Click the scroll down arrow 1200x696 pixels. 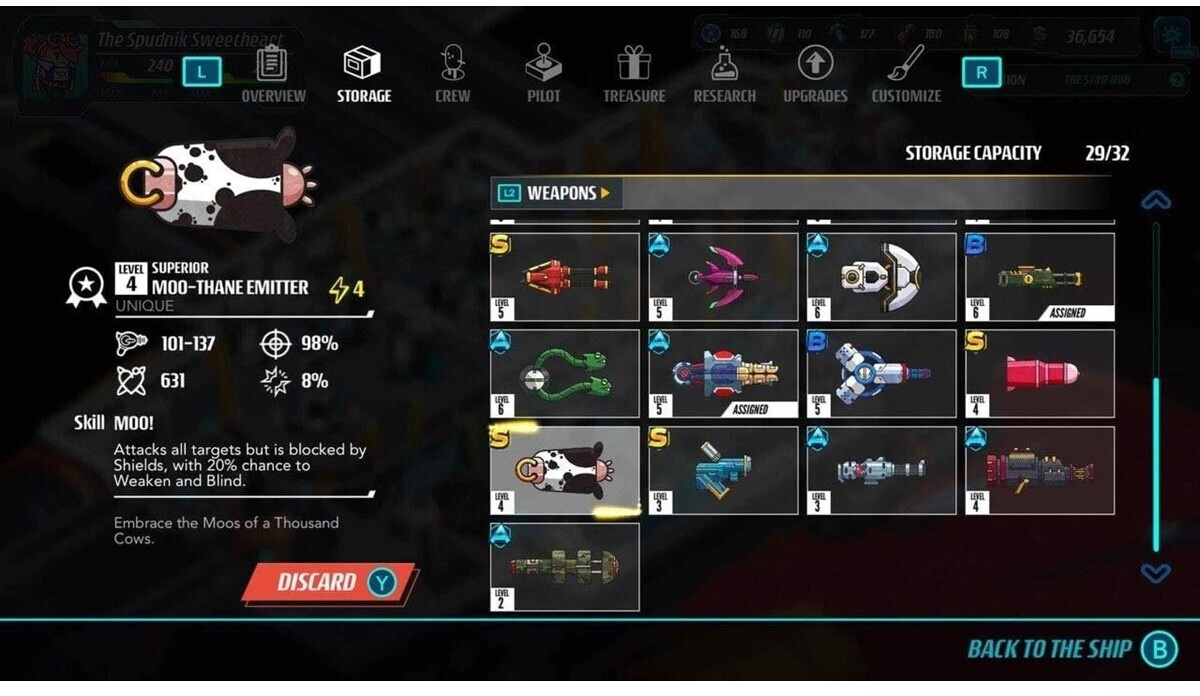1156,573
